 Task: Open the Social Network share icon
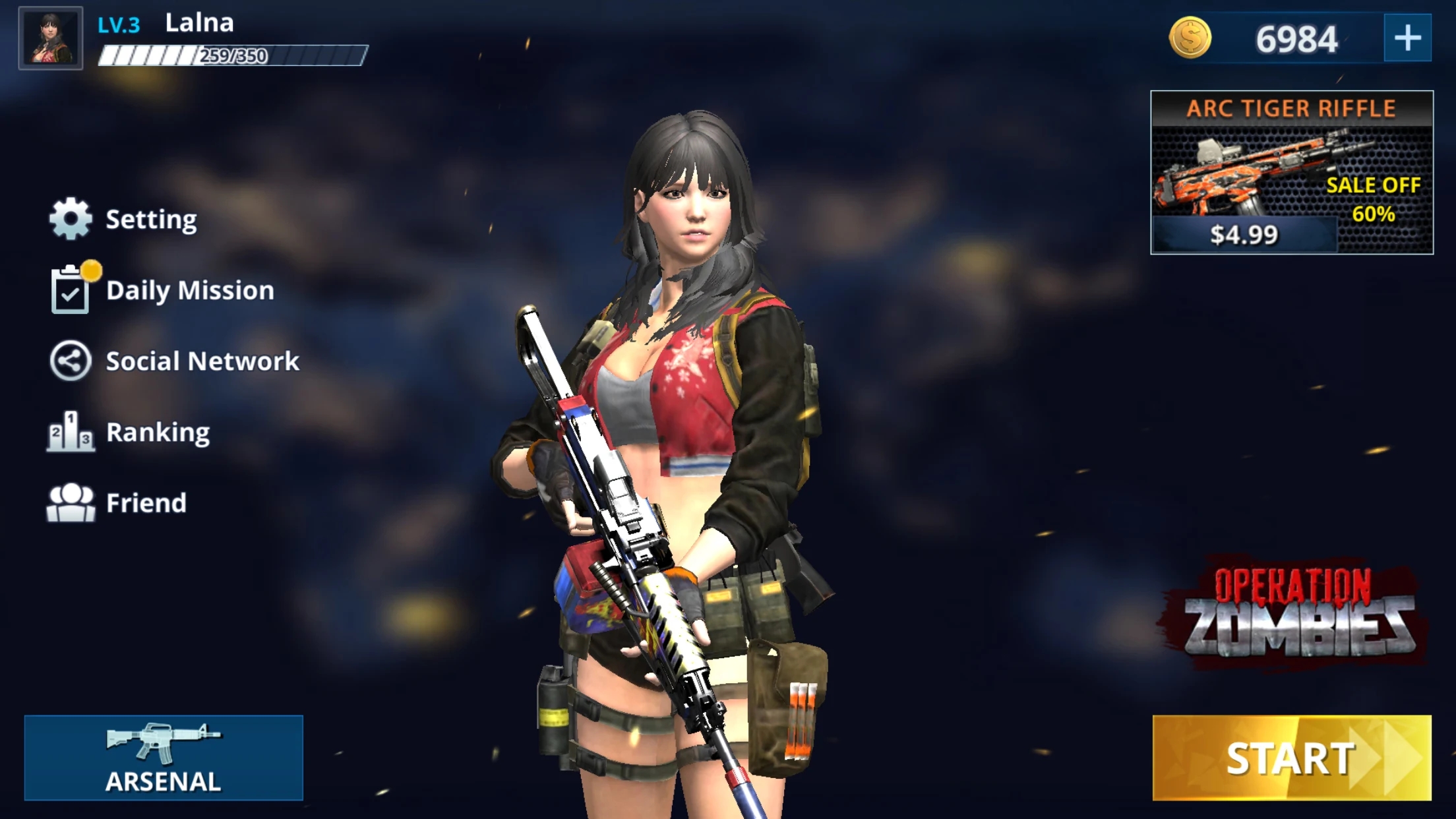(x=71, y=361)
